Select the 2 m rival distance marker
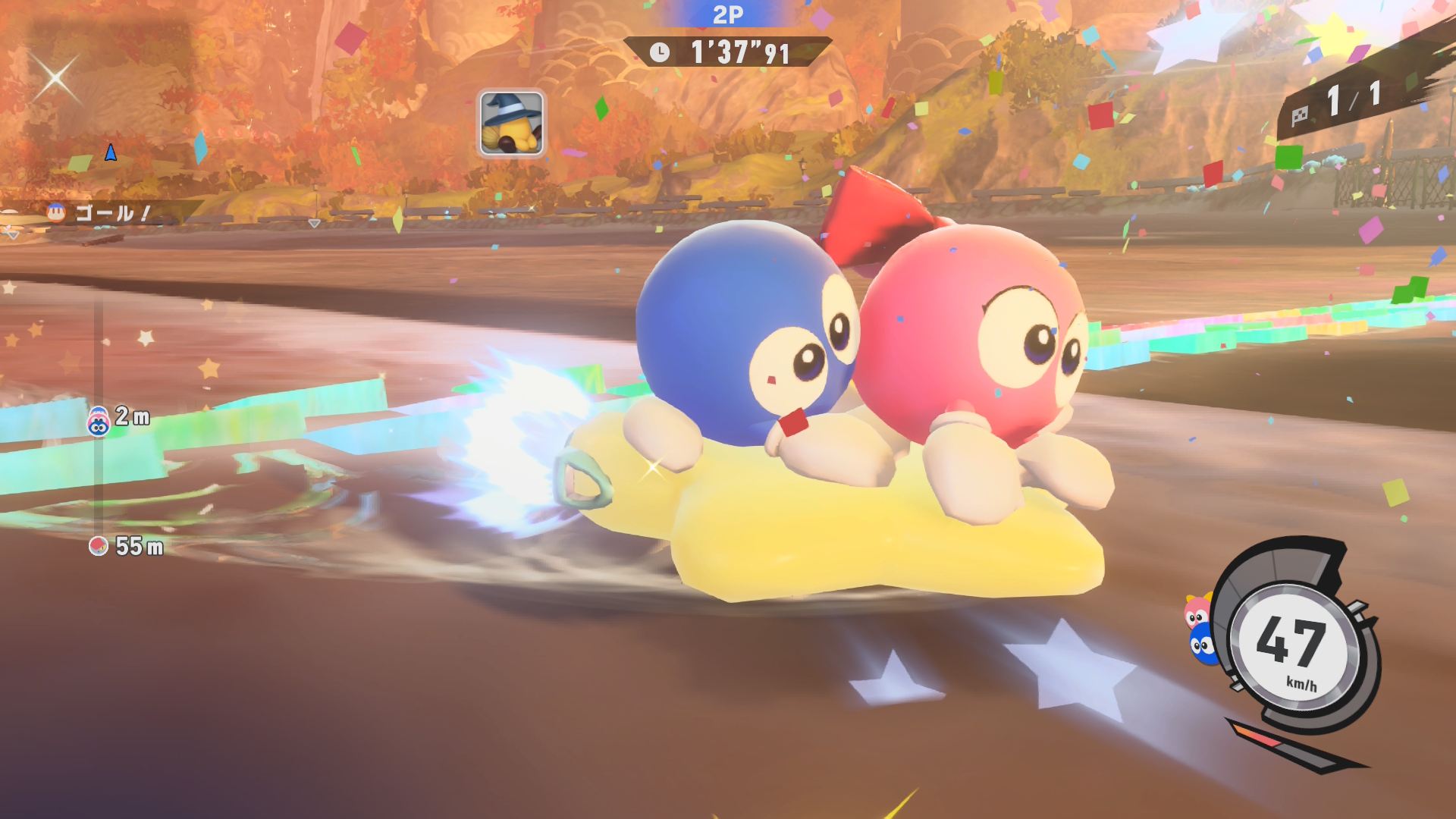1456x819 pixels. coord(119,418)
